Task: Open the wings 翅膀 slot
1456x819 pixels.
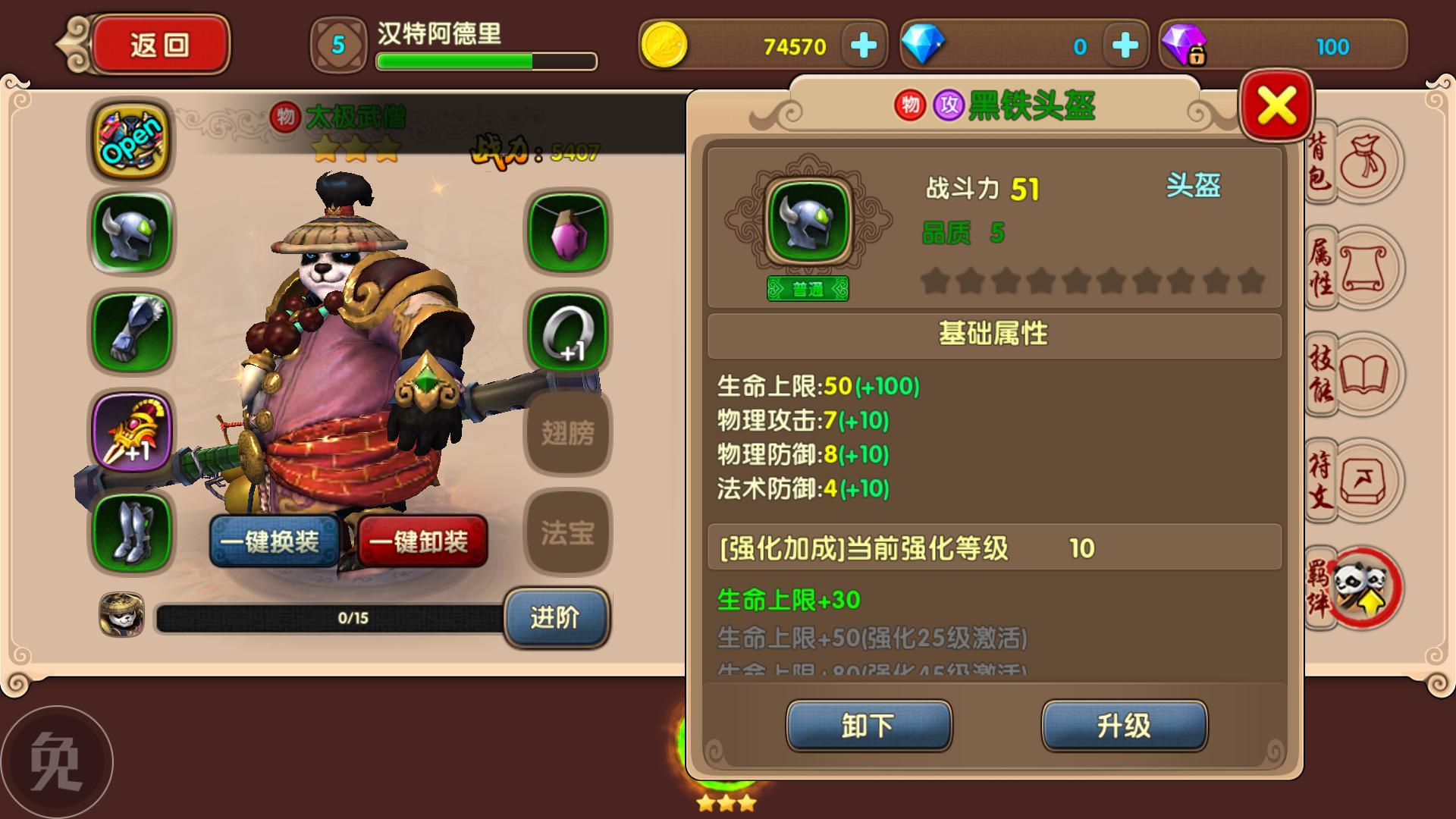Action: (x=568, y=433)
